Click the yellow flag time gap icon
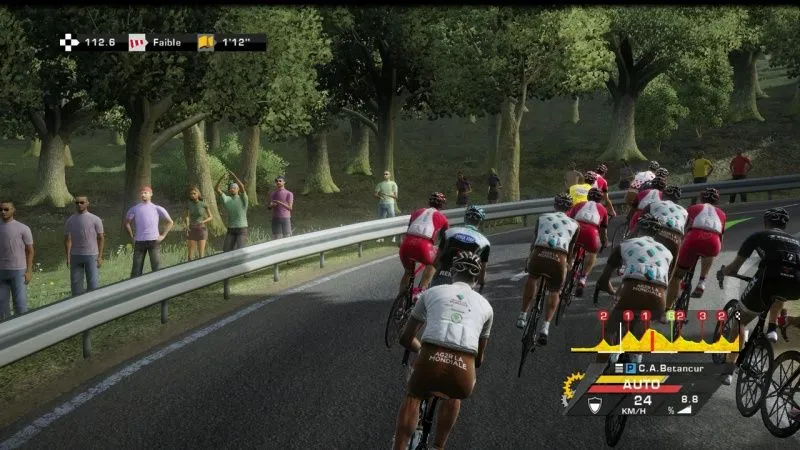 tap(206, 43)
